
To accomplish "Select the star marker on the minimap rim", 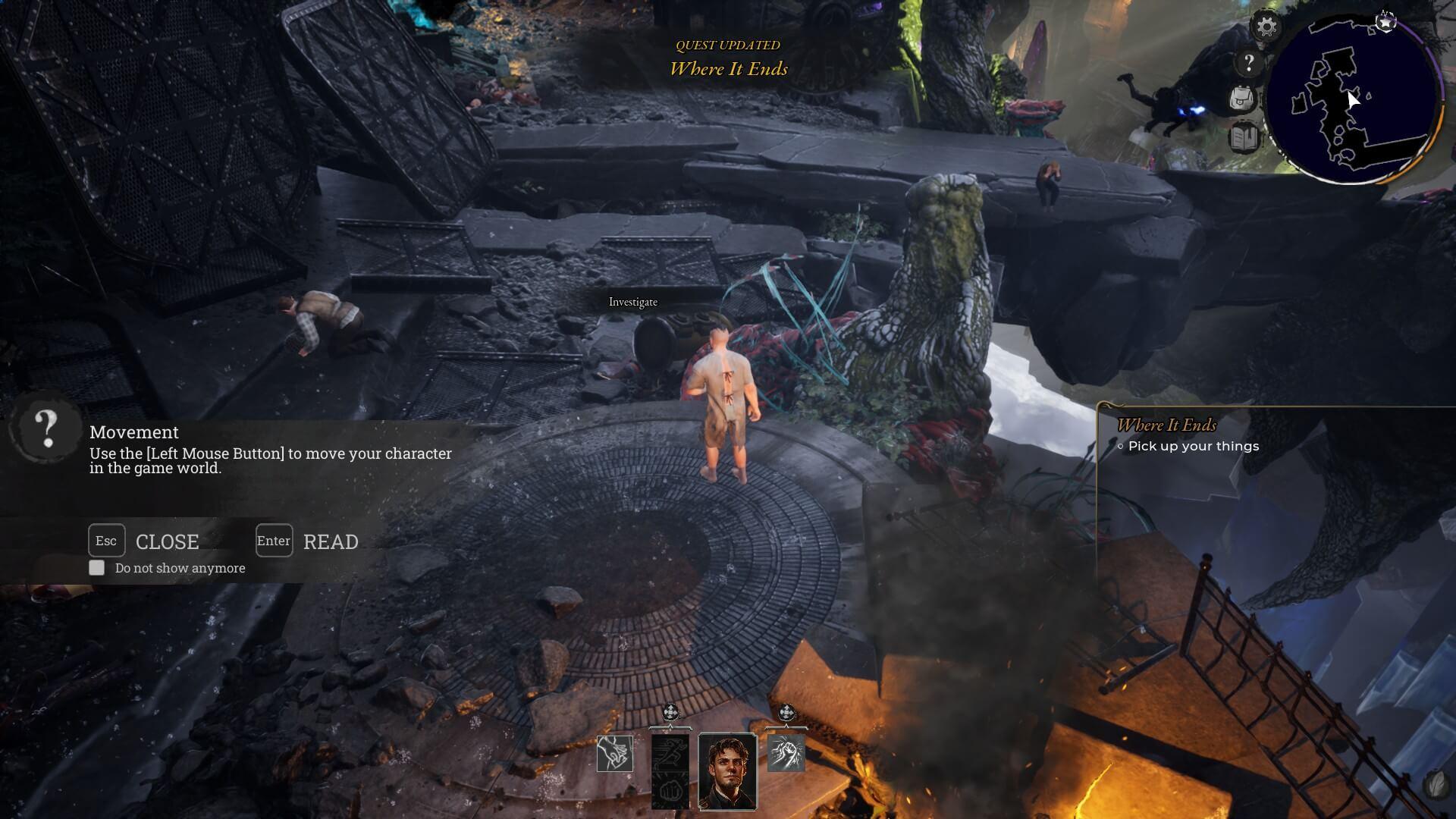I will (1385, 21).
